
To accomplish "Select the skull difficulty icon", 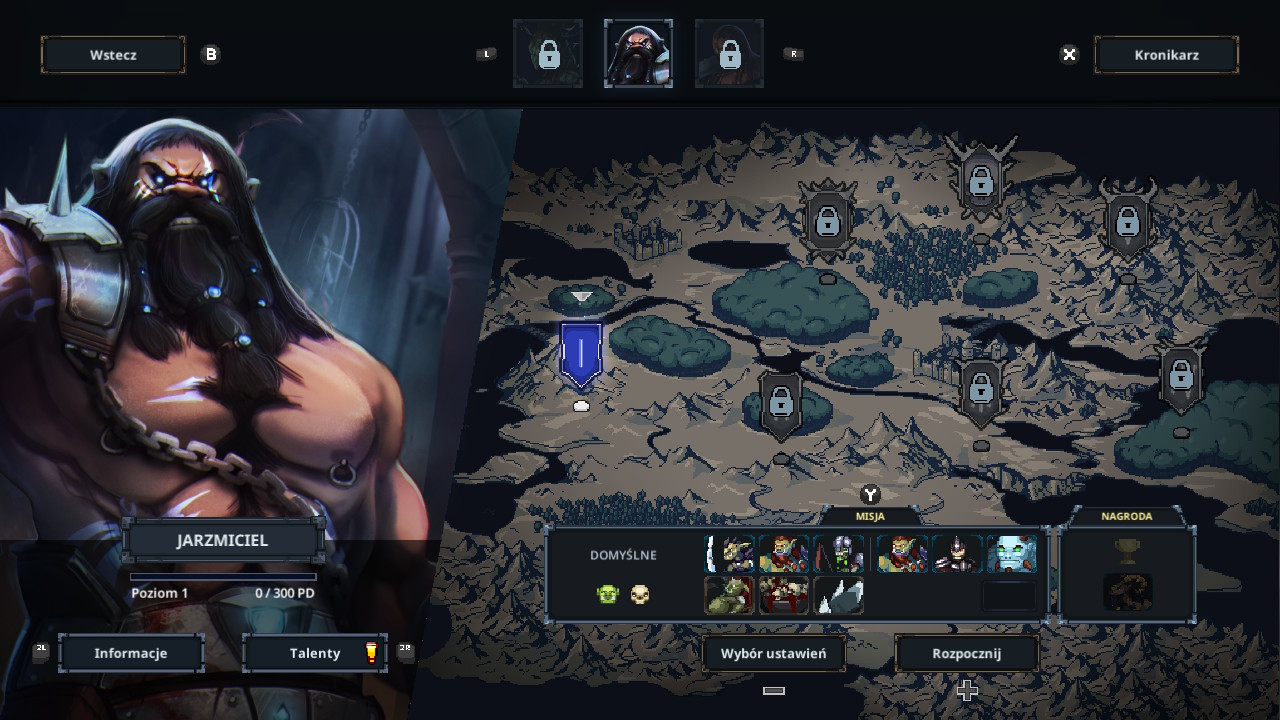I will tap(640, 595).
